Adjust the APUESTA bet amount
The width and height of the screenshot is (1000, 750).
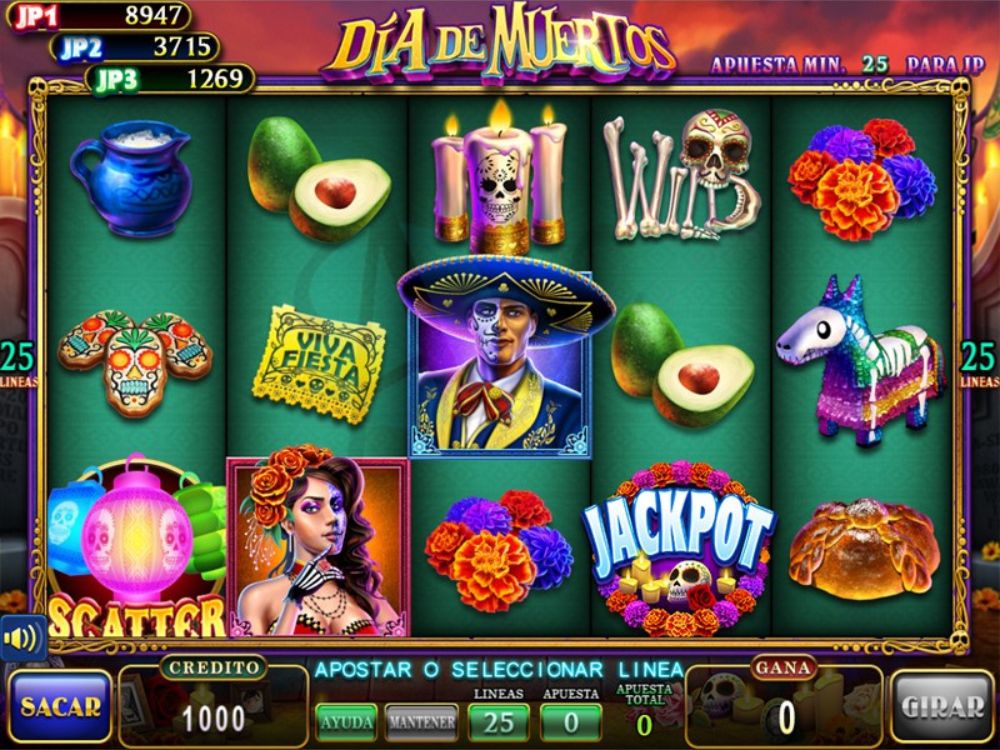point(570,720)
